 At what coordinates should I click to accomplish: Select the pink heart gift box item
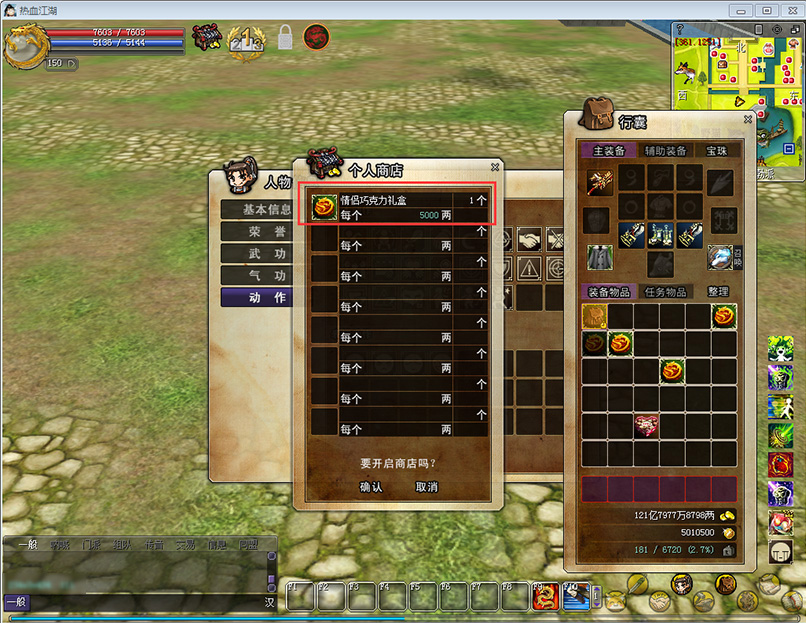pyautogui.click(x=647, y=425)
